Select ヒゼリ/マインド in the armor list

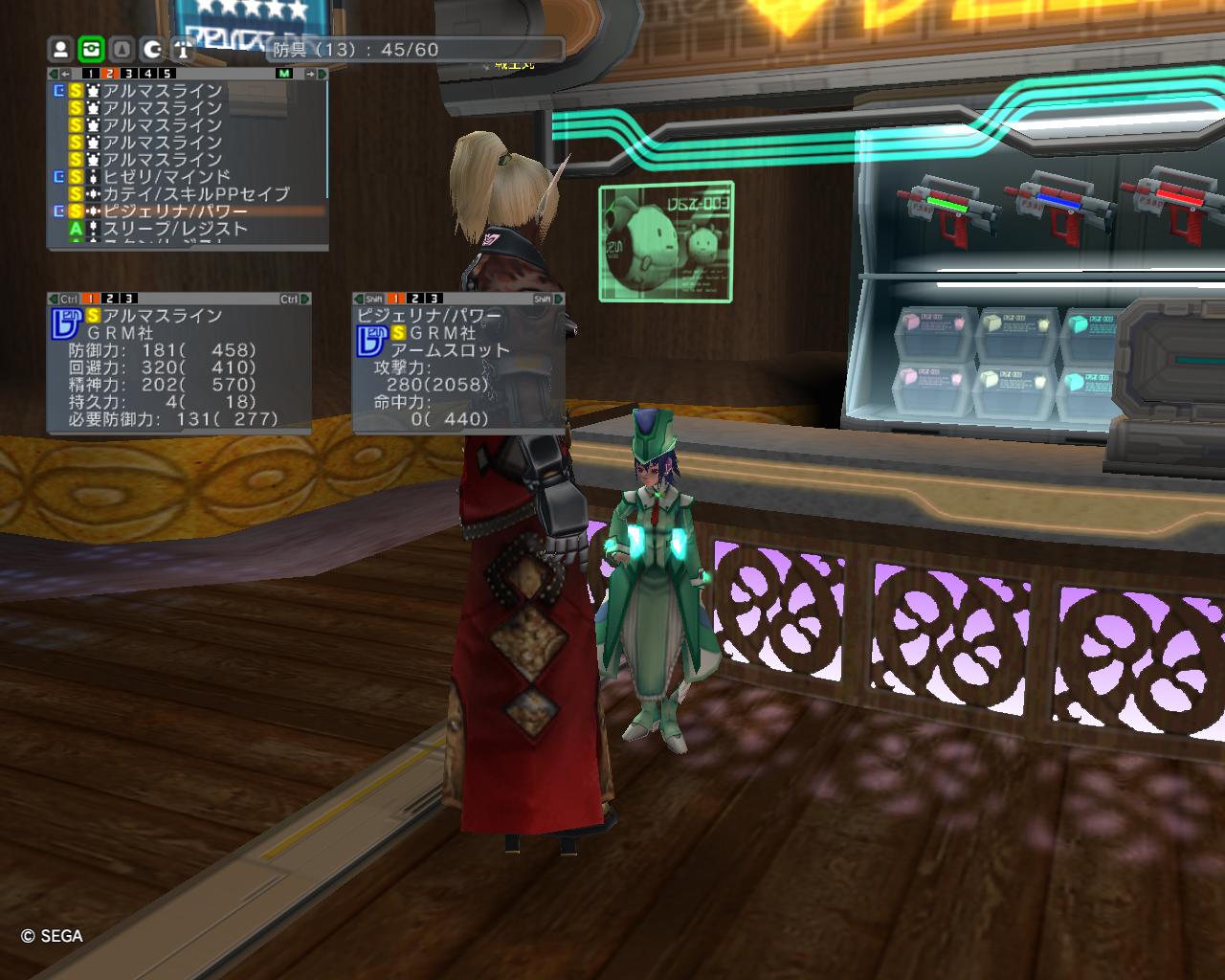click(x=167, y=177)
